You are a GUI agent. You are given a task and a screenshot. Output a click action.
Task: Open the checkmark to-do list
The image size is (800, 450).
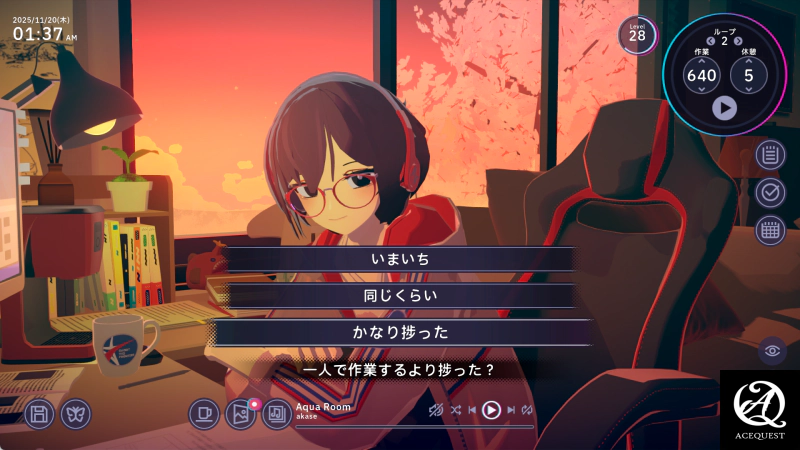[x=770, y=192]
